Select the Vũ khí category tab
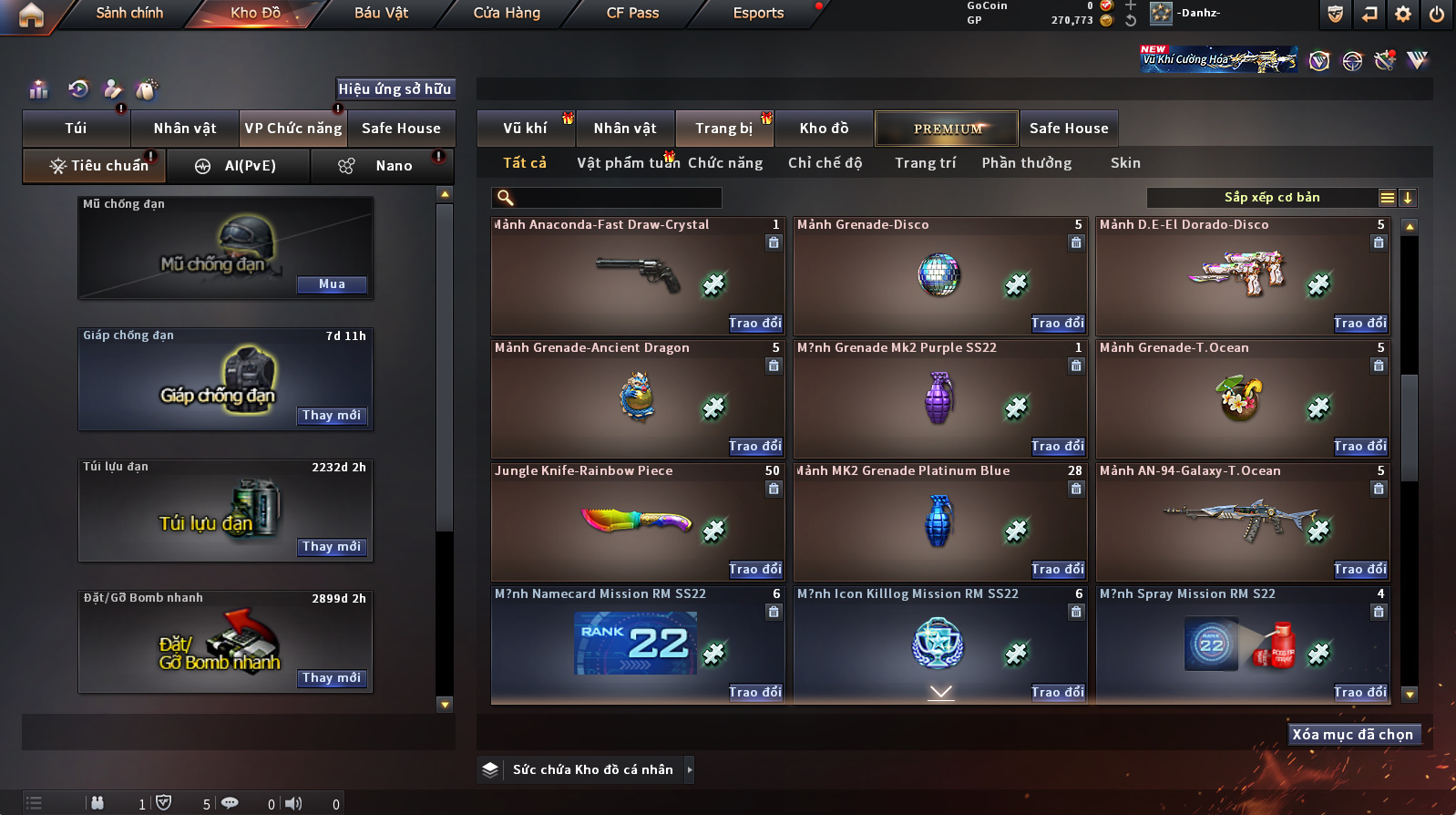Screen dimensions: 1456x815 pos(525,129)
